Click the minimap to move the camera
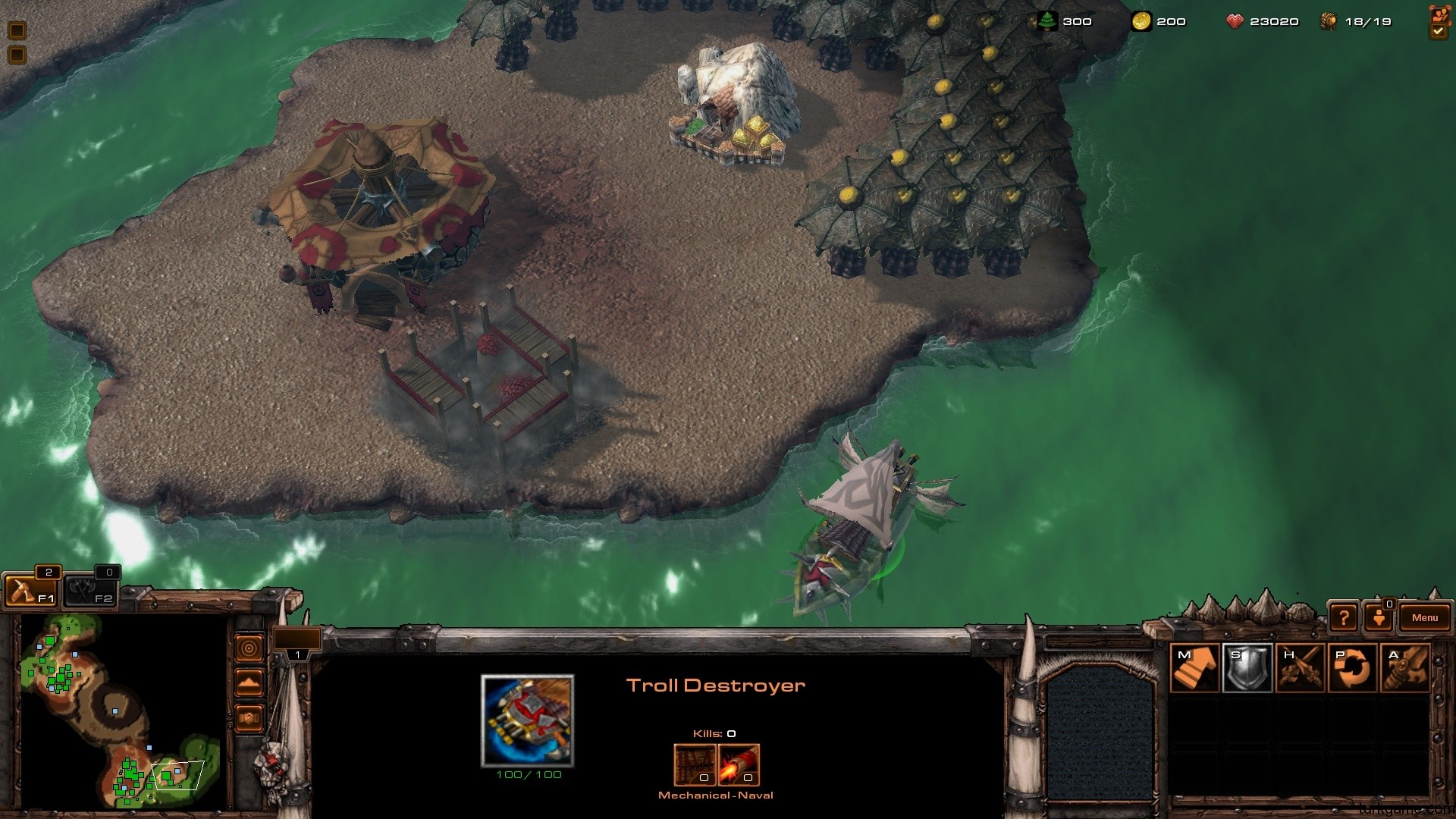1456x819 pixels. click(121, 711)
